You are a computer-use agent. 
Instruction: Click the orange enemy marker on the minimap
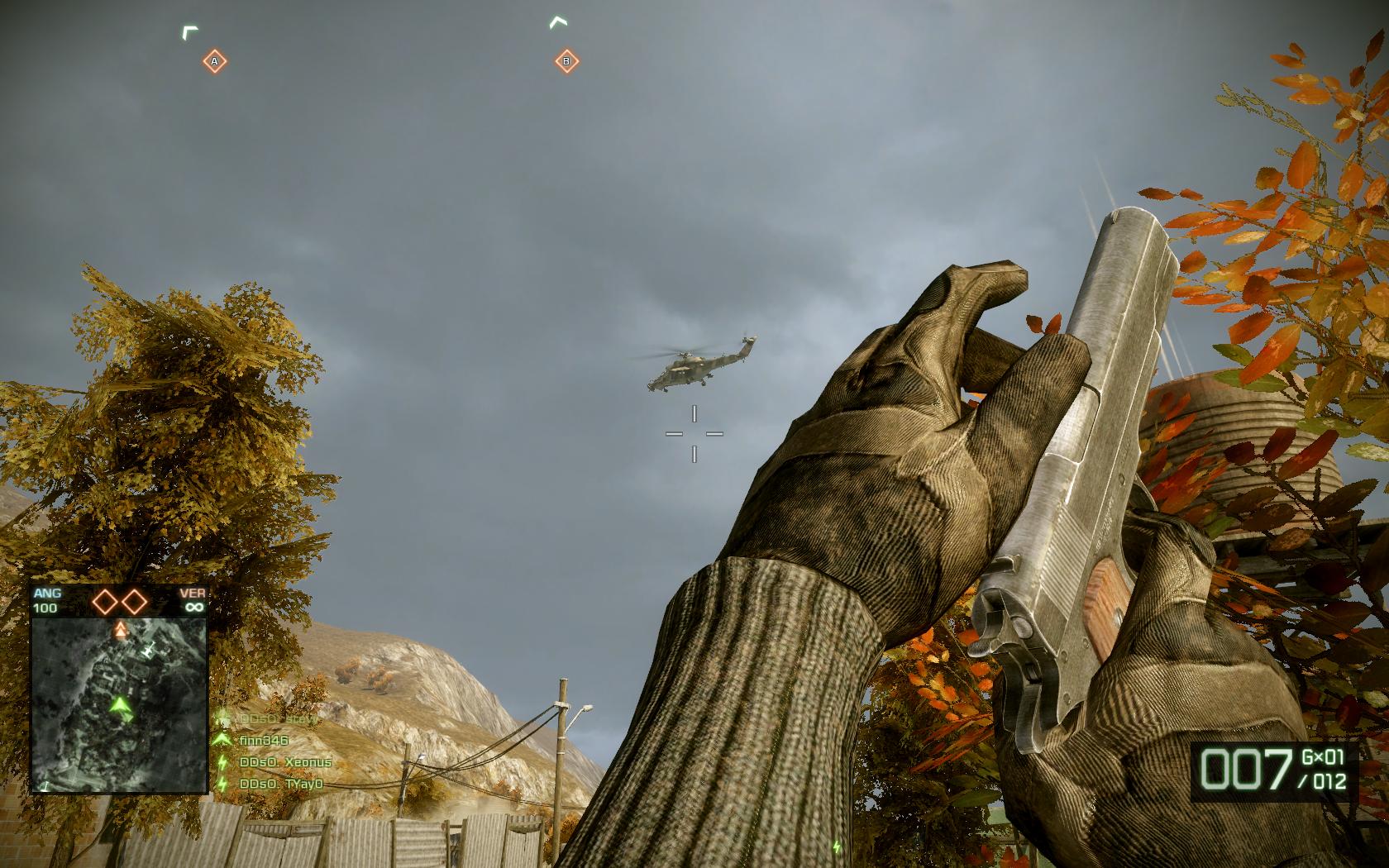point(121,632)
